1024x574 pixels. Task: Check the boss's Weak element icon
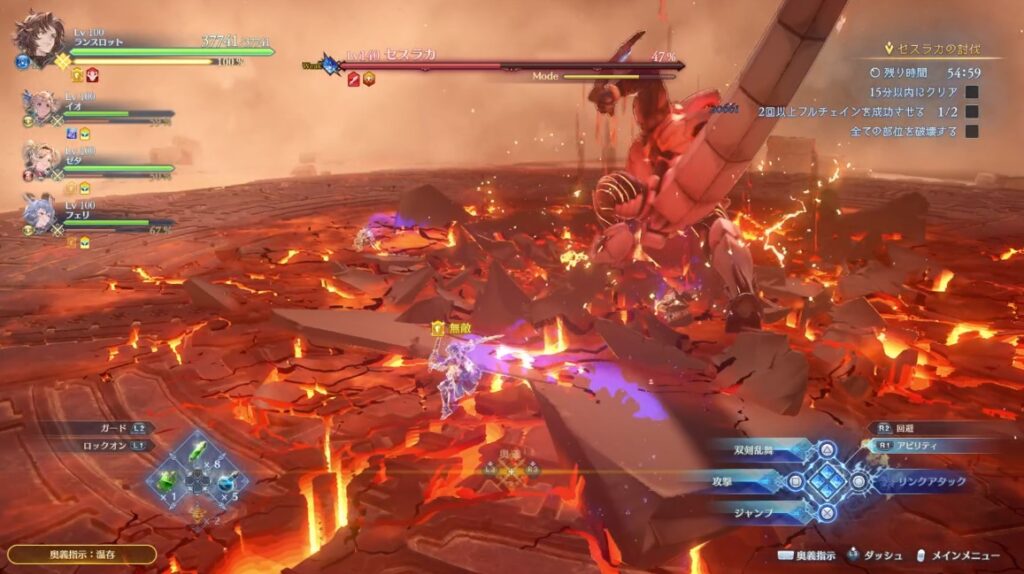pos(328,65)
